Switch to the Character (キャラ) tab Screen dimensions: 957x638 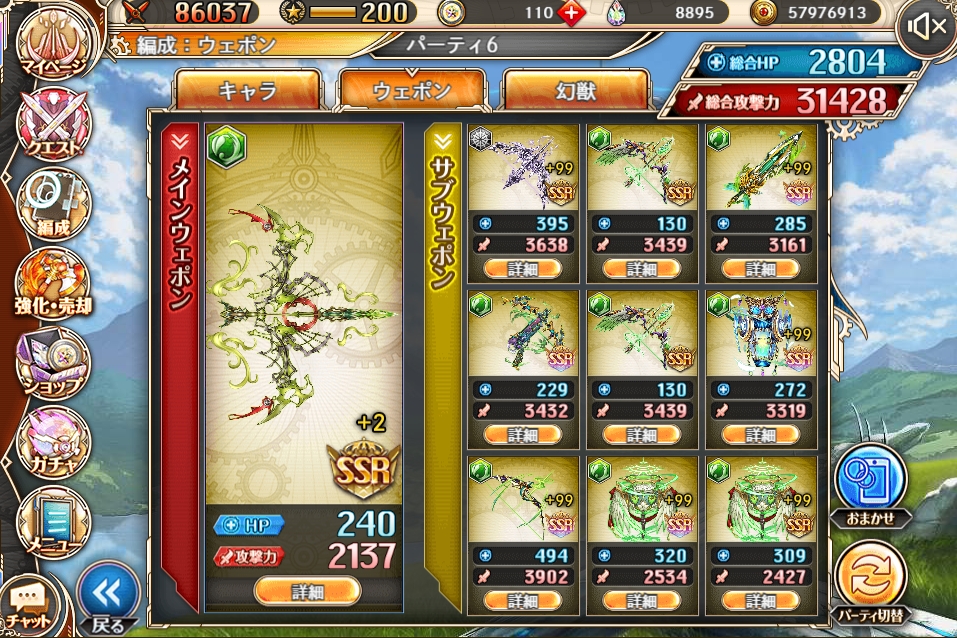(248, 90)
